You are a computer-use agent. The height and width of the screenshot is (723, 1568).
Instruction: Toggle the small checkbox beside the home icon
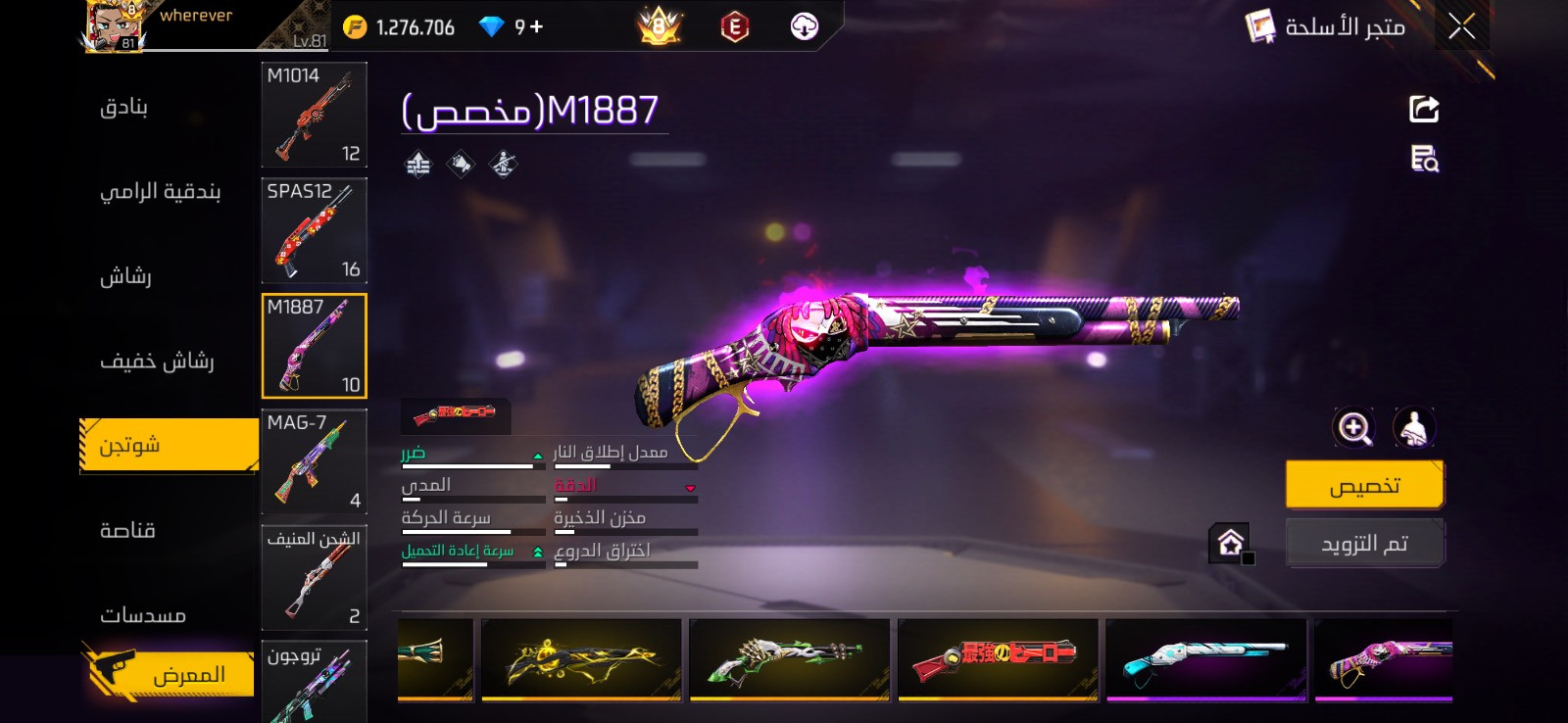point(1249,558)
